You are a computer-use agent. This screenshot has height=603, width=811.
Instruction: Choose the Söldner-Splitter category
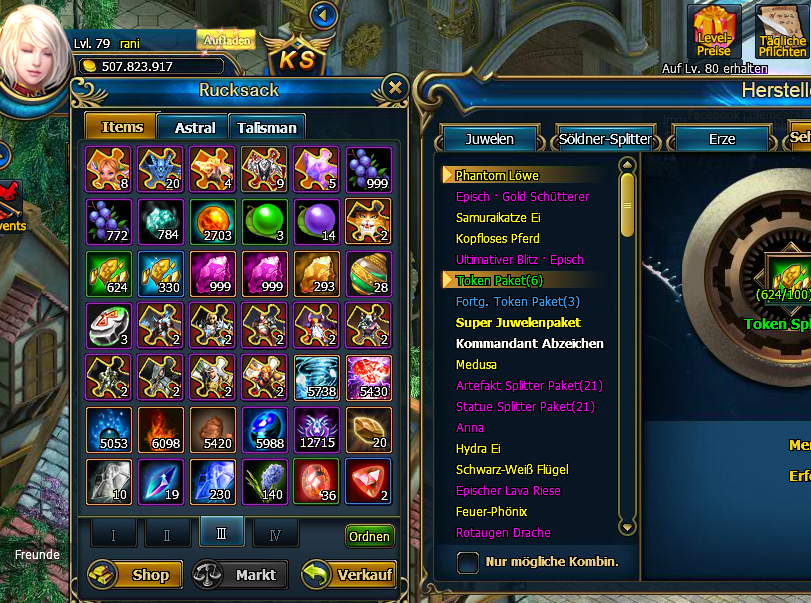pos(605,139)
